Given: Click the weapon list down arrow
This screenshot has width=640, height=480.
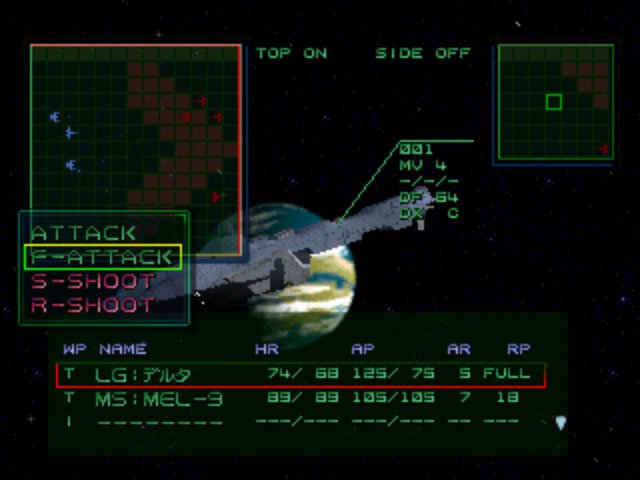Looking at the screenshot, I should (560, 423).
